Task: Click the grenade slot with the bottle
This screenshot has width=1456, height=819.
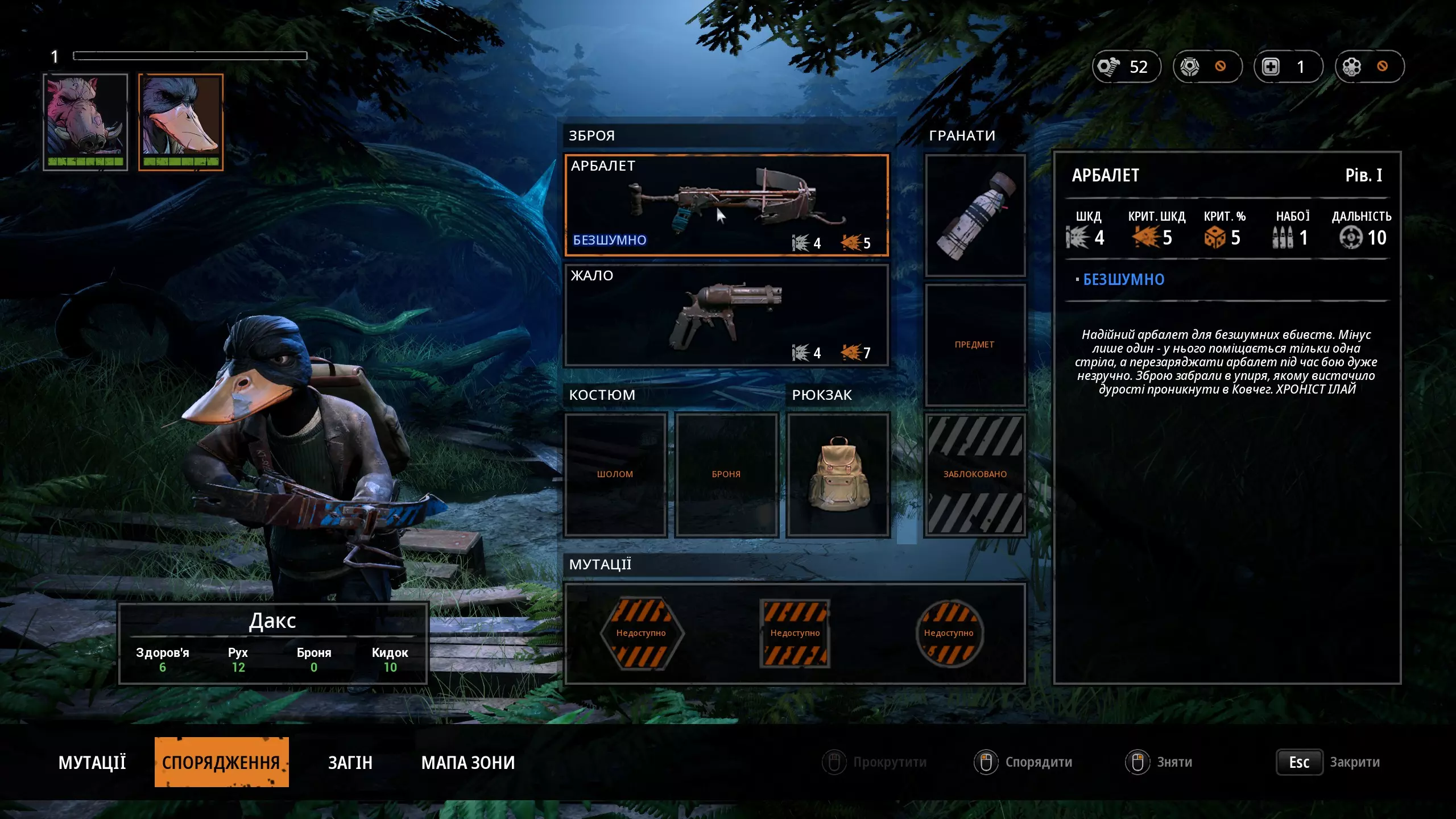Action: click(975, 216)
